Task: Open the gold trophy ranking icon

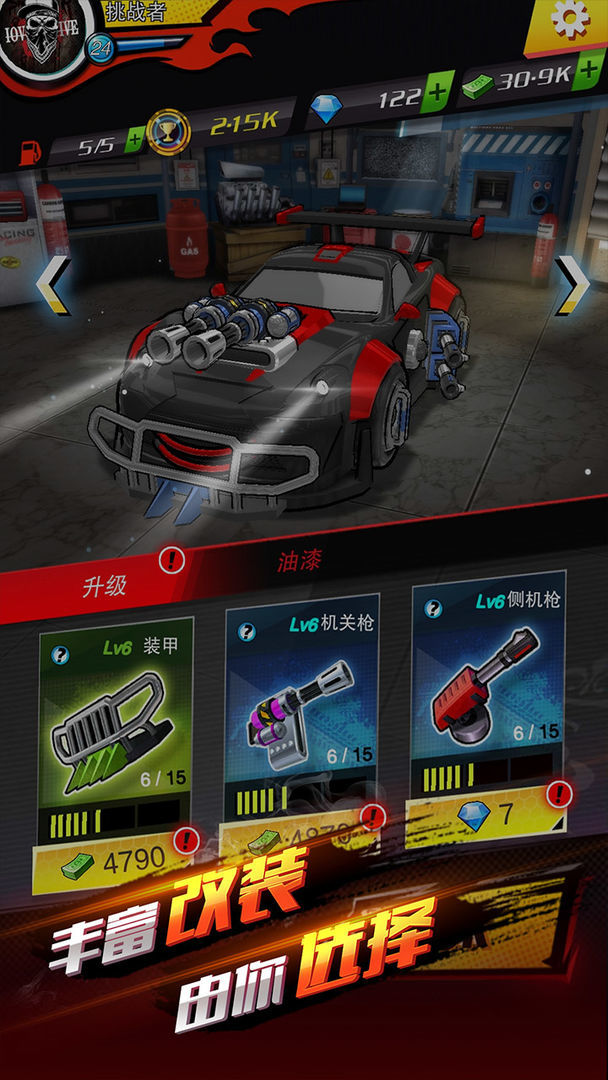Action: [x=167, y=131]
